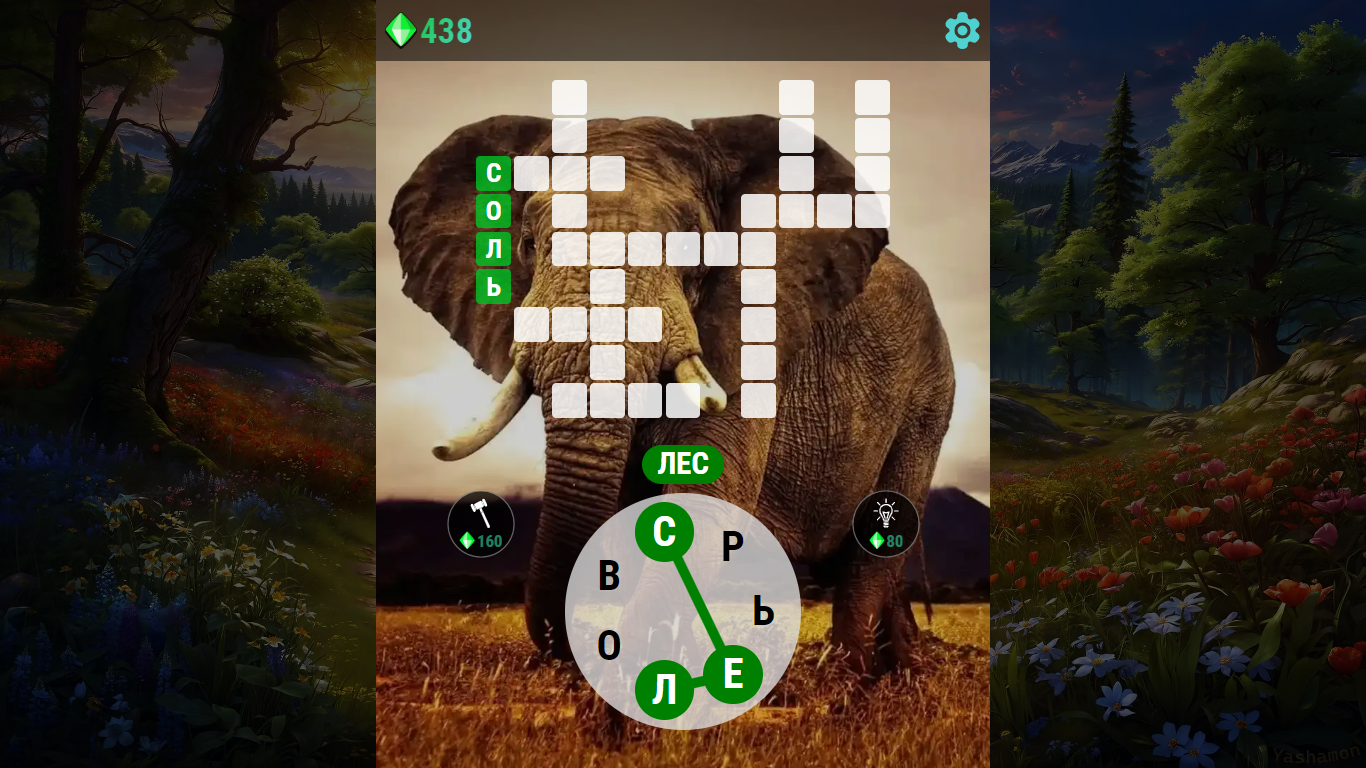Click an empty white tile at the crossword top
Viewport: 1366px width, 768px height.
(568, 97)
